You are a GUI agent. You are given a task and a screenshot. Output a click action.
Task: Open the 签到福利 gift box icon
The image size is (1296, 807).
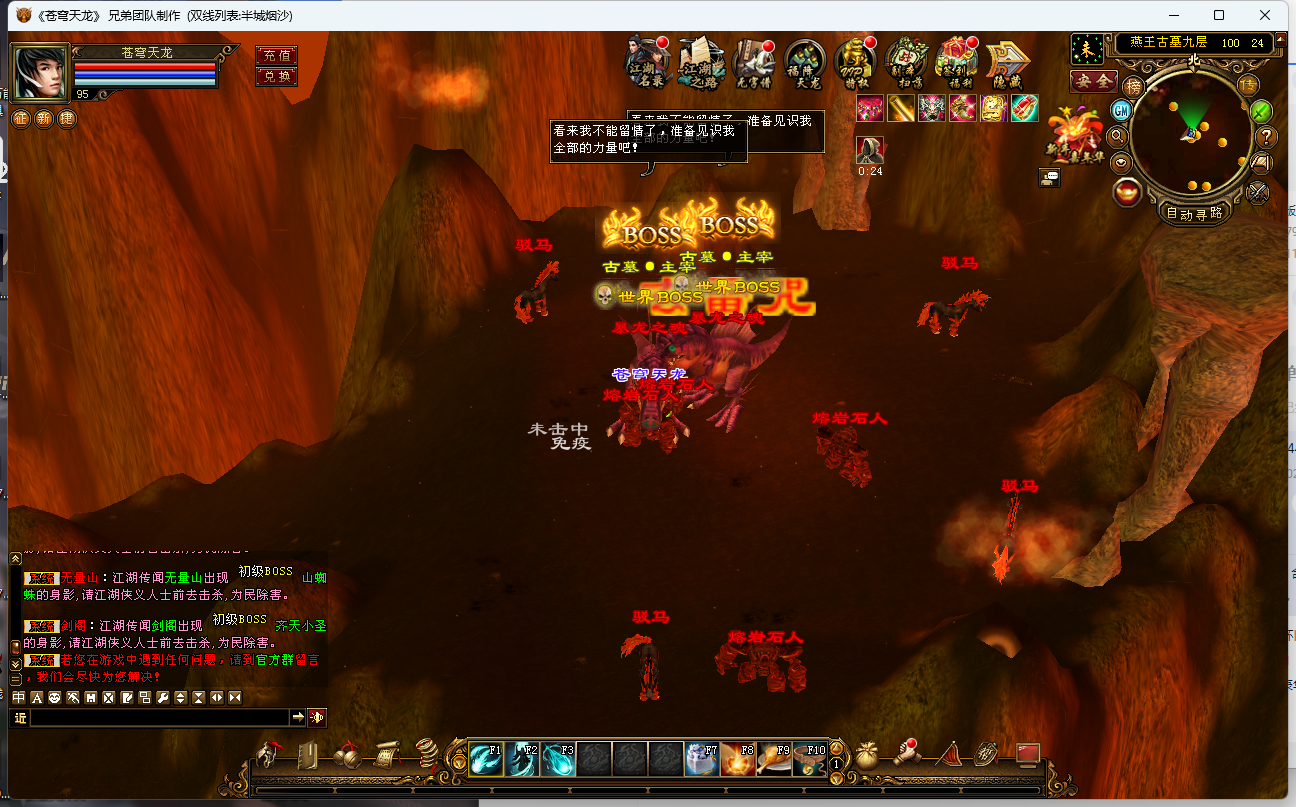point(958,63)
